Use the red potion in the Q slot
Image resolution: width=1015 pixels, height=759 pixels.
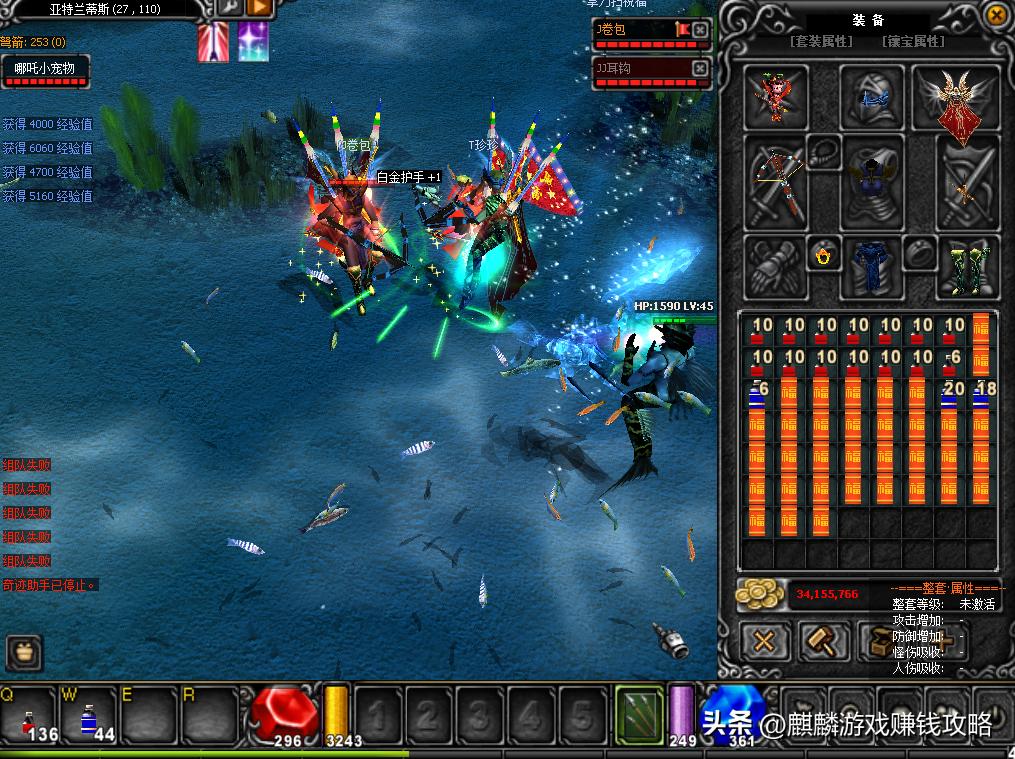(x=32, y=714)
